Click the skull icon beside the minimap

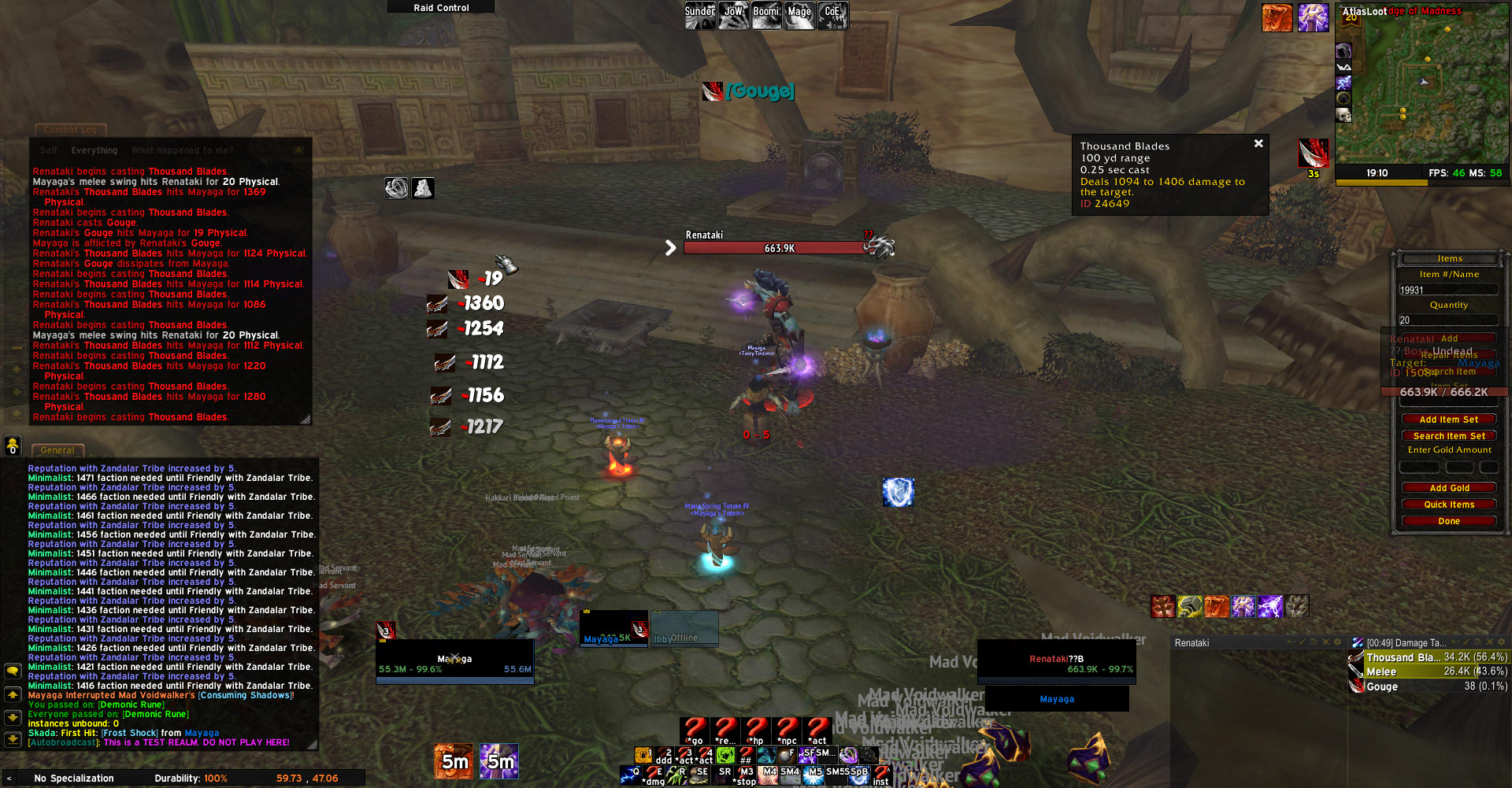click(1343, 115)
